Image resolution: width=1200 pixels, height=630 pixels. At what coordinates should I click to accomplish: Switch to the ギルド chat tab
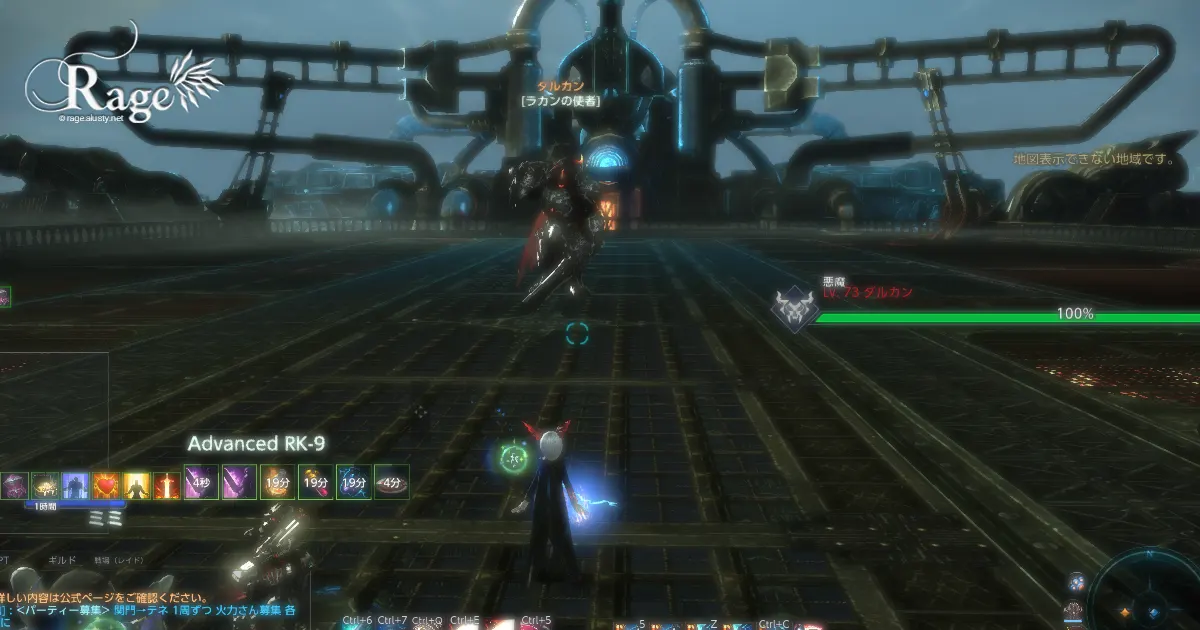62,561
